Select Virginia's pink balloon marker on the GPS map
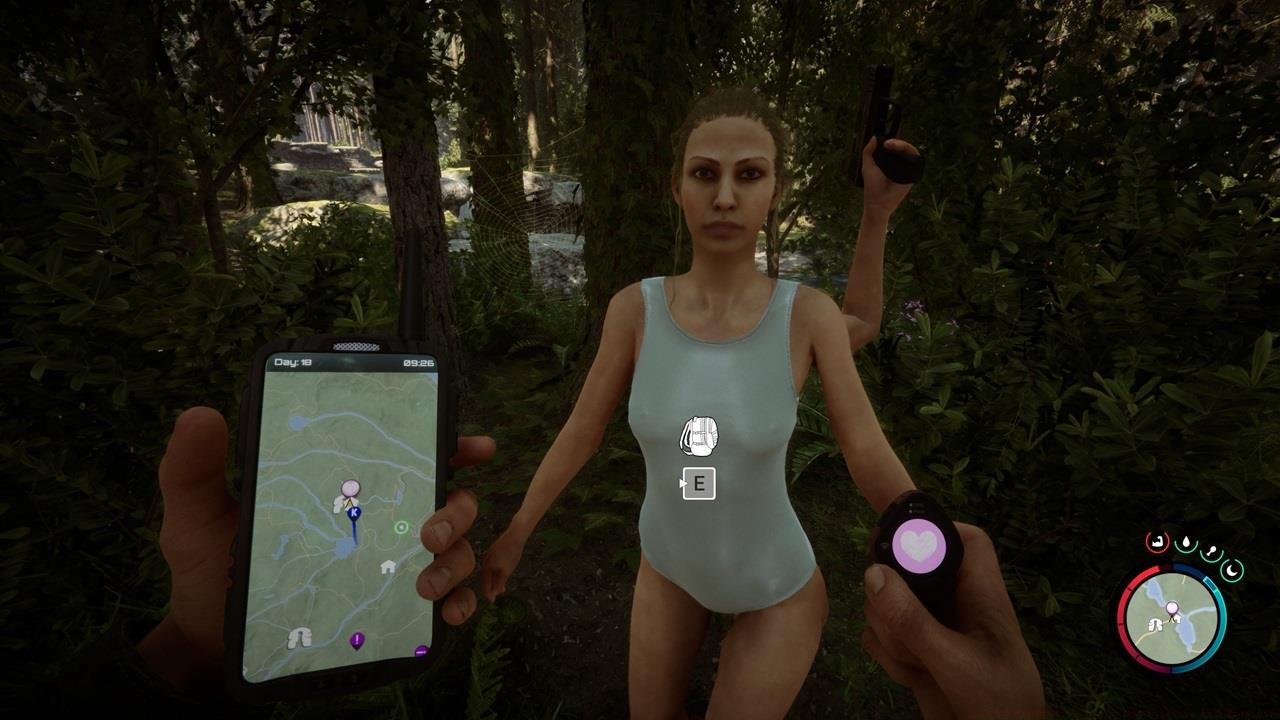1280x720 pixels. (x=350, y=486)
